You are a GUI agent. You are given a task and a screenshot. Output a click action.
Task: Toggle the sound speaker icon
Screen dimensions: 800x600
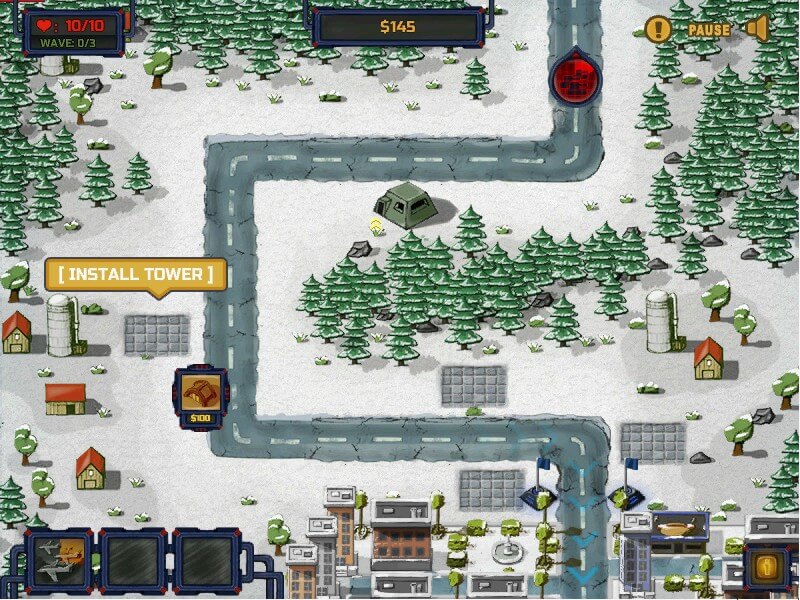pos(756,29)
